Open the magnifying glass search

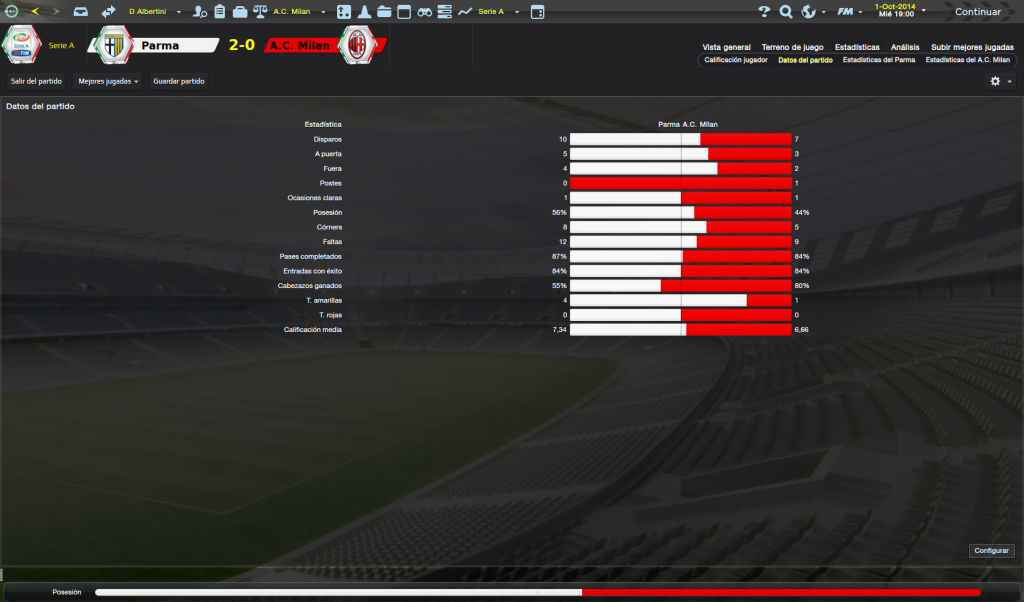tap(786, 12)
